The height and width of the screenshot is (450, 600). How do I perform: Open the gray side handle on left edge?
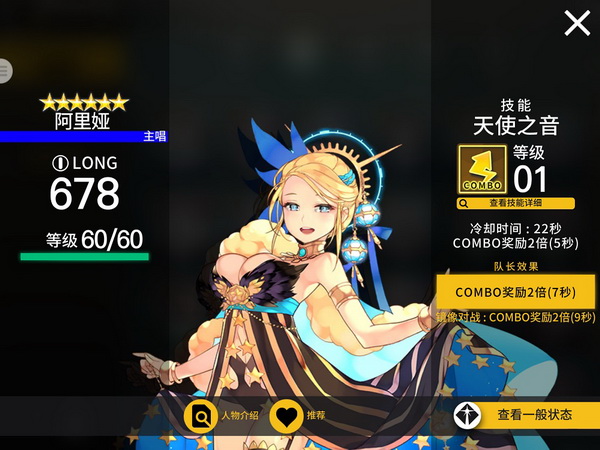click(x=5, y=70)
